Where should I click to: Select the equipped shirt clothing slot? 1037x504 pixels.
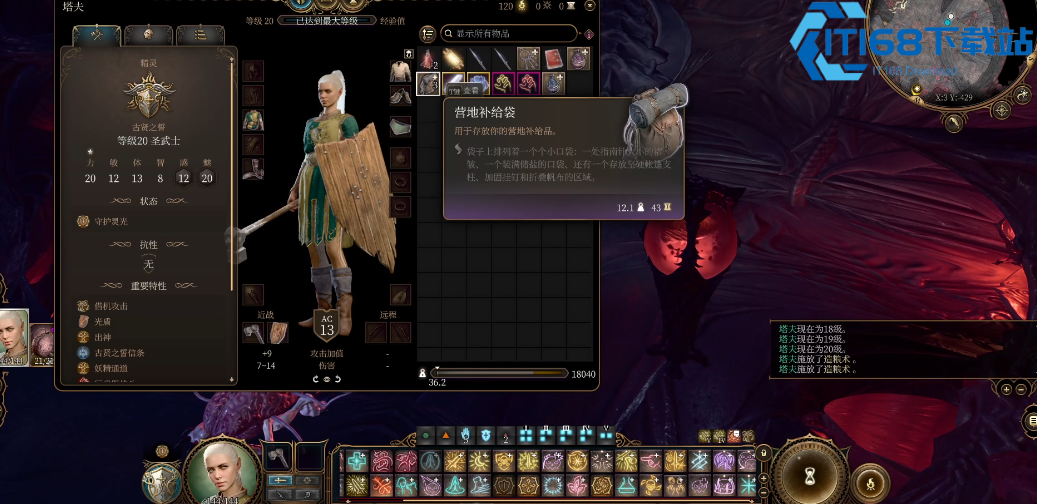pos(400,71)
